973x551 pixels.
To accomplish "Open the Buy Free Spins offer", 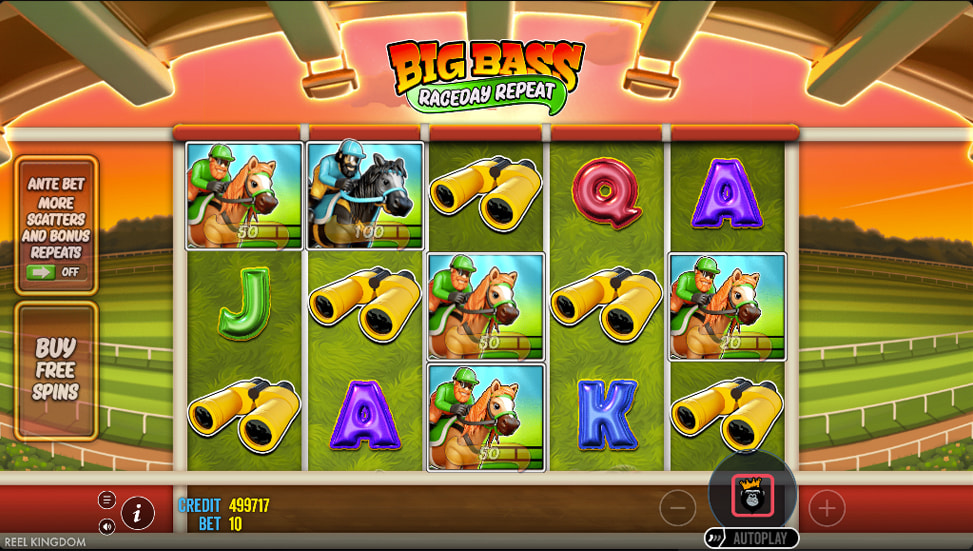I will tap(56, 370).
